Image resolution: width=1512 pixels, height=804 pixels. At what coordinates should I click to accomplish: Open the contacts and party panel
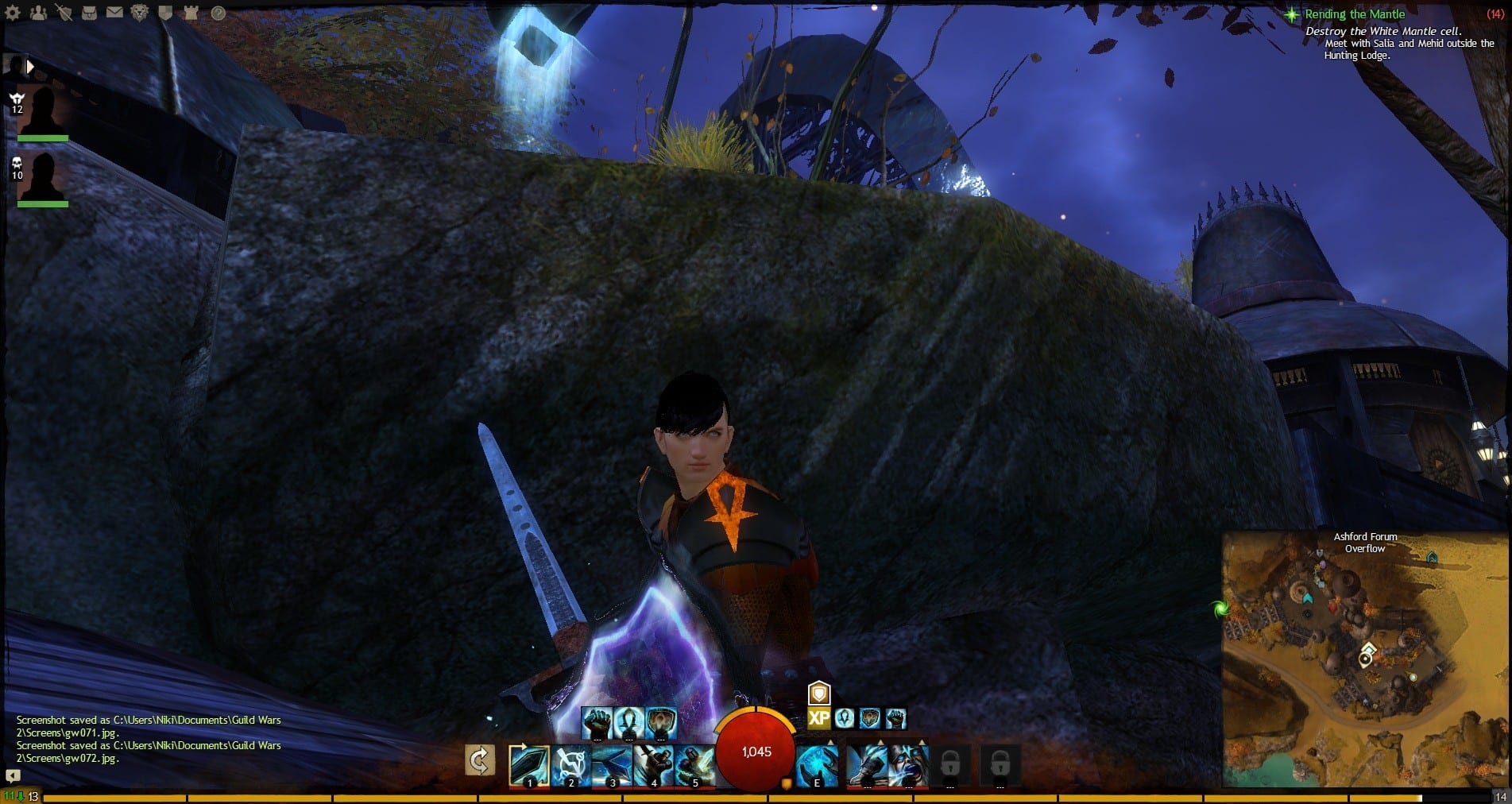pyautogui.click(x=38, y=13)
